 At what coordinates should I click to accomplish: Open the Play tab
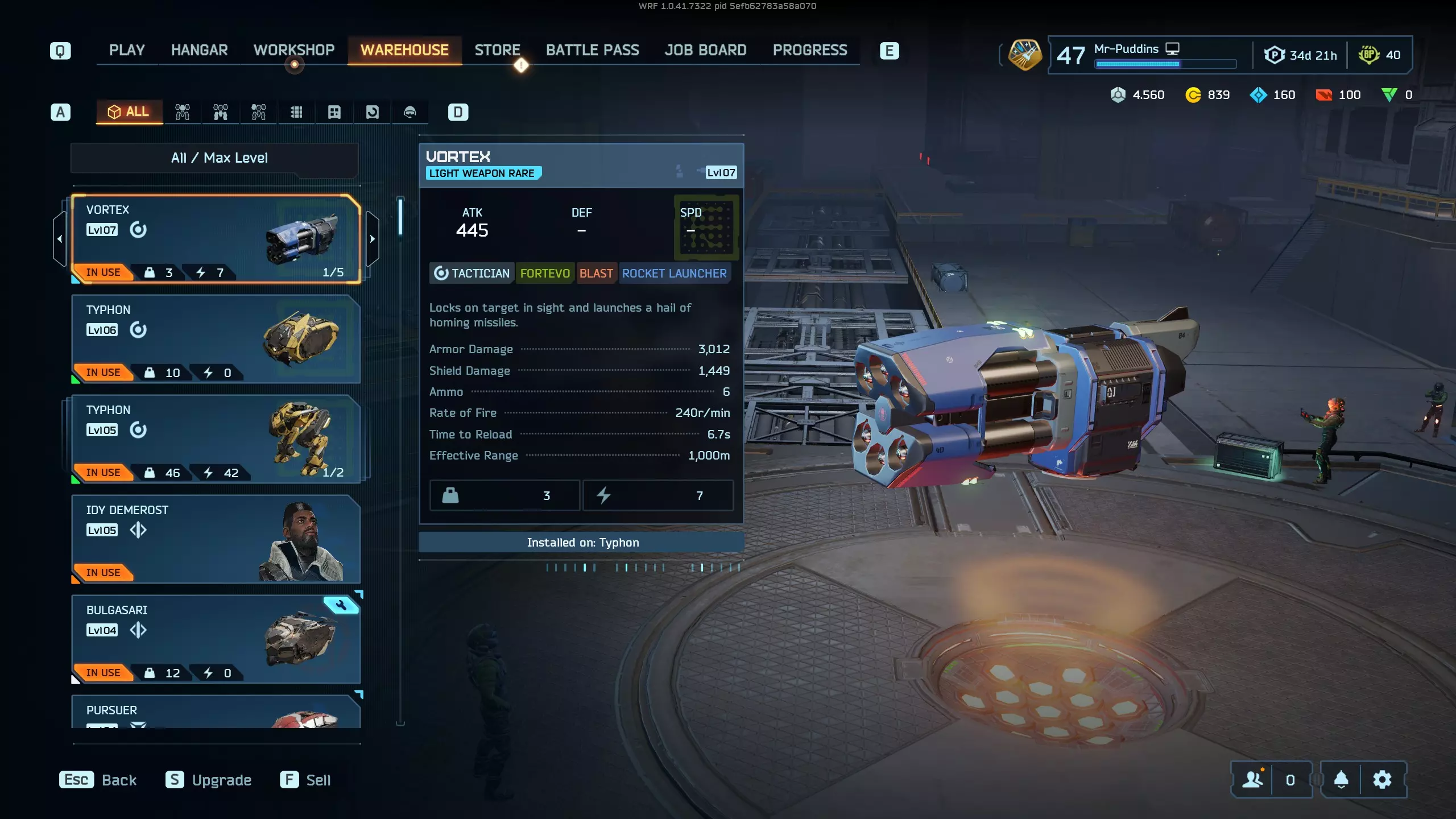127,50
